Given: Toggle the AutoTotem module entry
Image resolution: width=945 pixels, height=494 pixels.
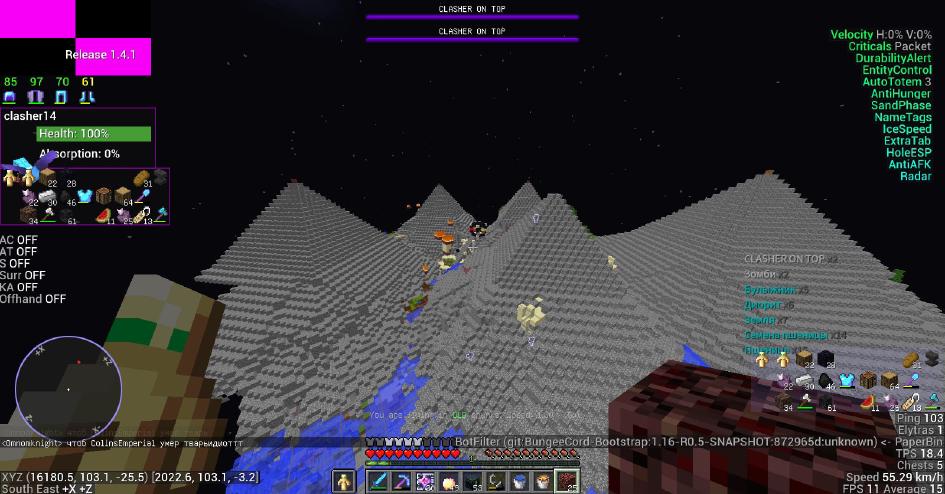Looking at the screenshot, I should pos(896,82).
